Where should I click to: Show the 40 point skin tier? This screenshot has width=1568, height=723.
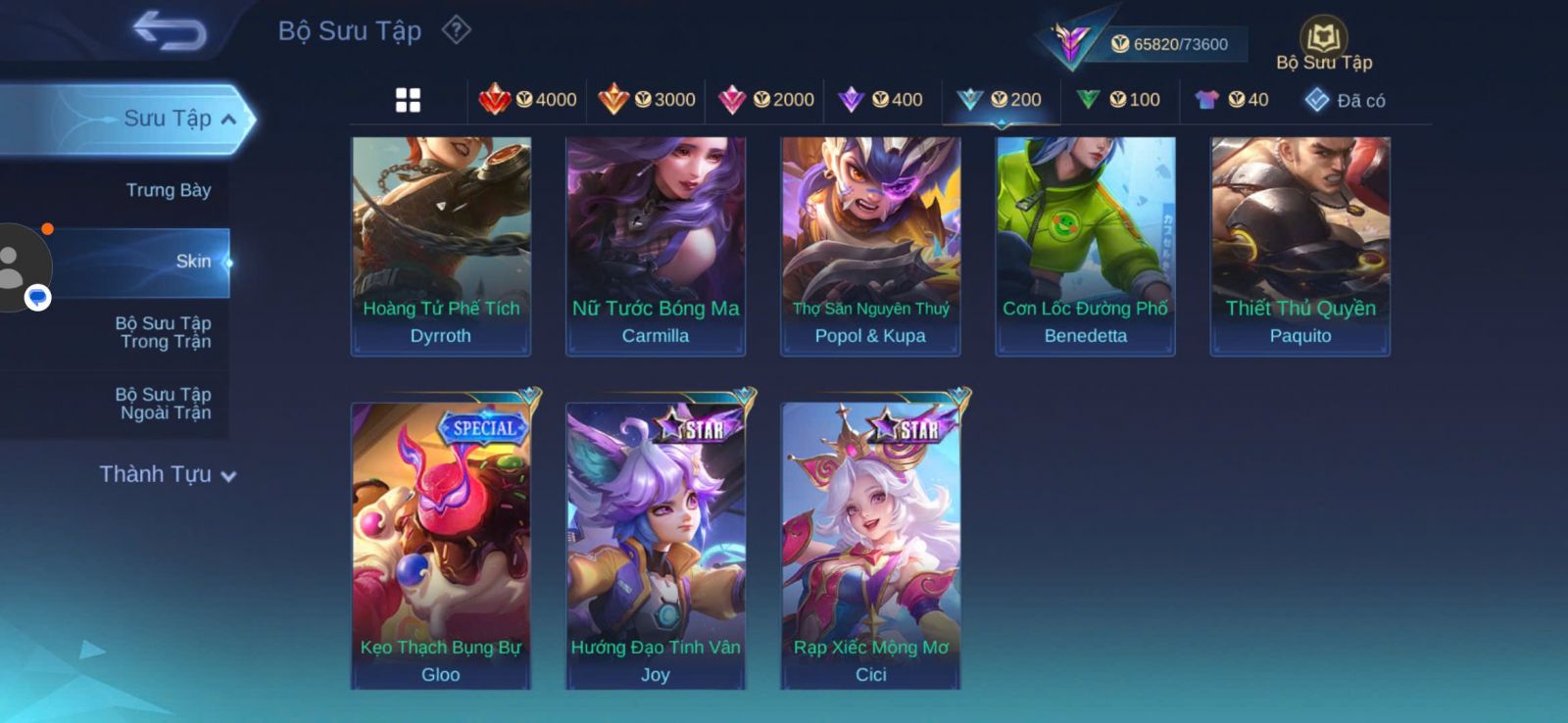pos(1233,100)
